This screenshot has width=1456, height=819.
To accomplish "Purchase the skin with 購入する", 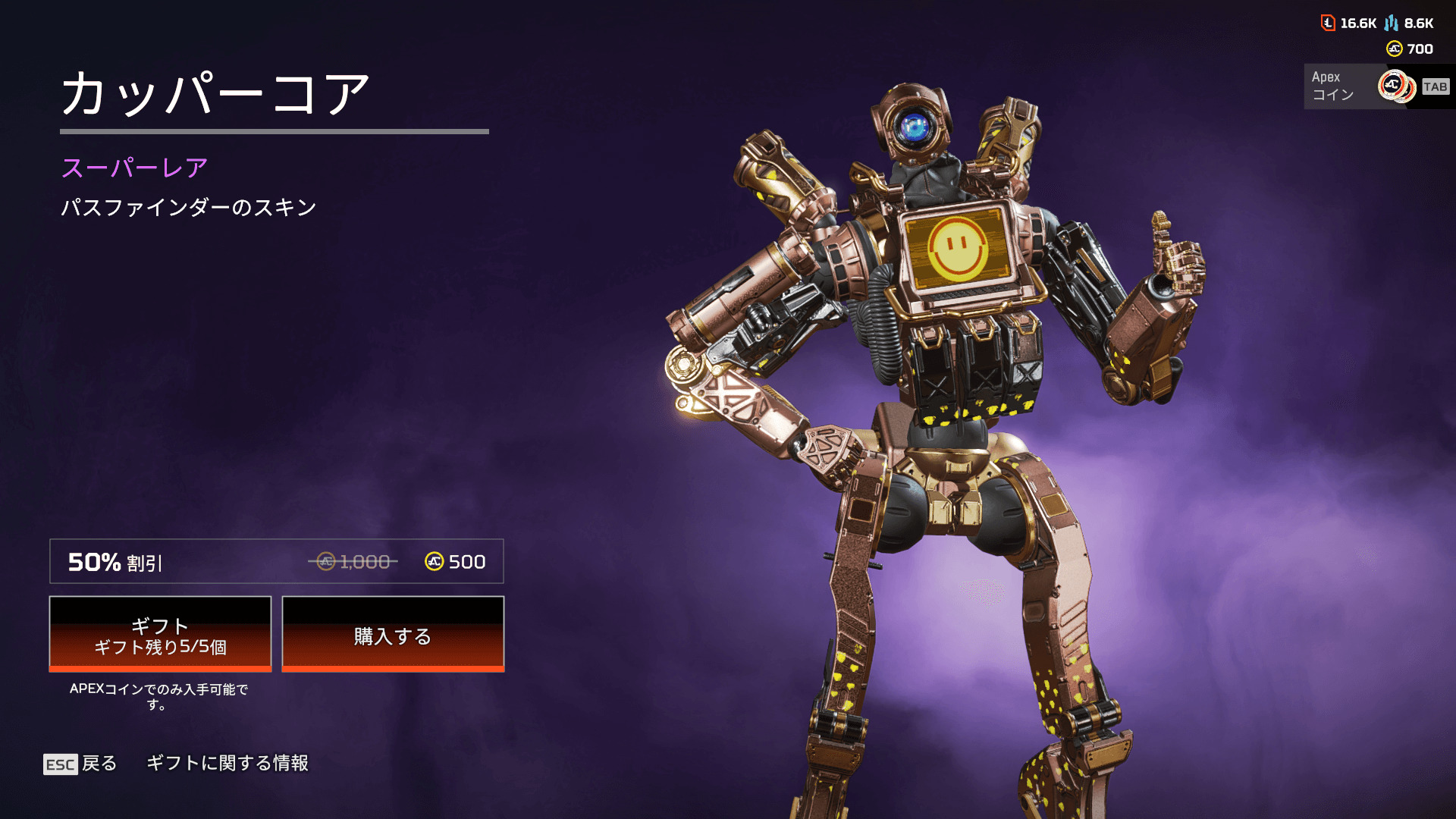I will pyautogui.click(x=393, y=635).
